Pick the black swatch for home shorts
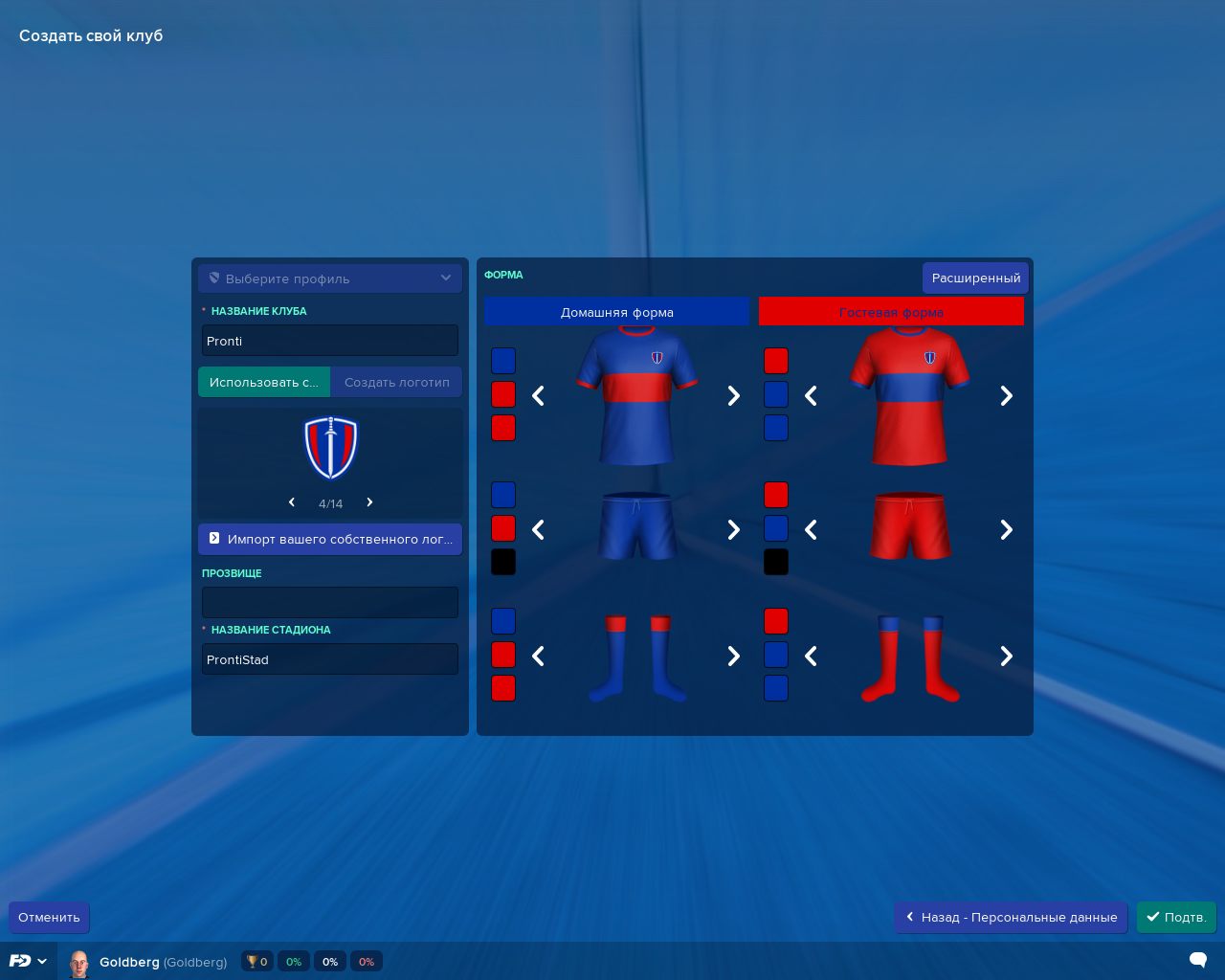Viewport: 1225px width, 980px height. (x=503, y=562)
